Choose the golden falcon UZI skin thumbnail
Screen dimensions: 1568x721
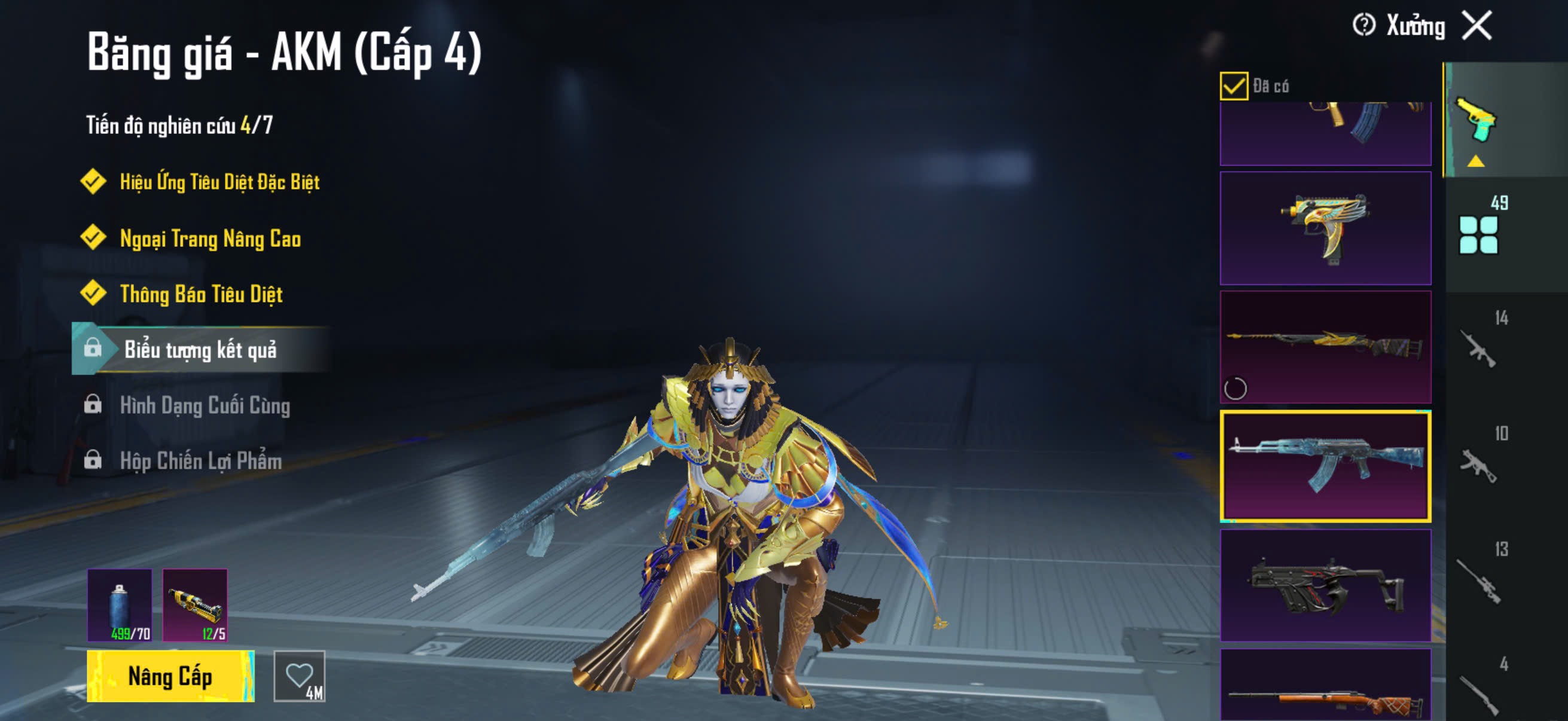tap(1325, 228)
